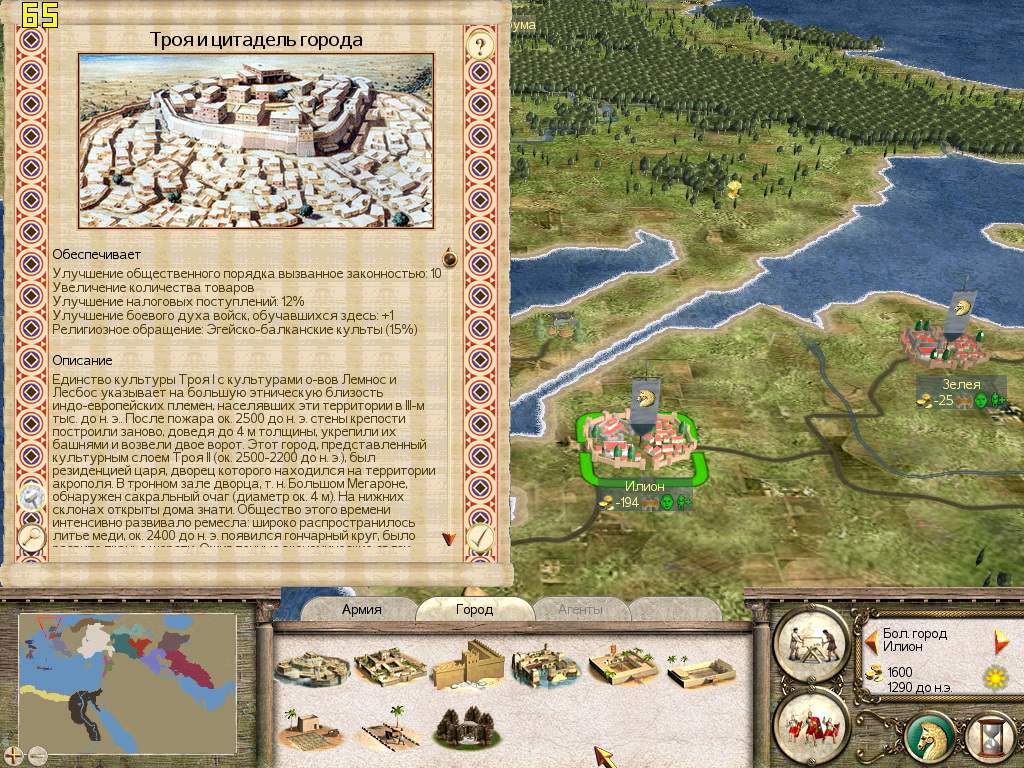Click the magnifying glass button on the scroll
The height and width of the screenshot is (768, 1024).
32,538
